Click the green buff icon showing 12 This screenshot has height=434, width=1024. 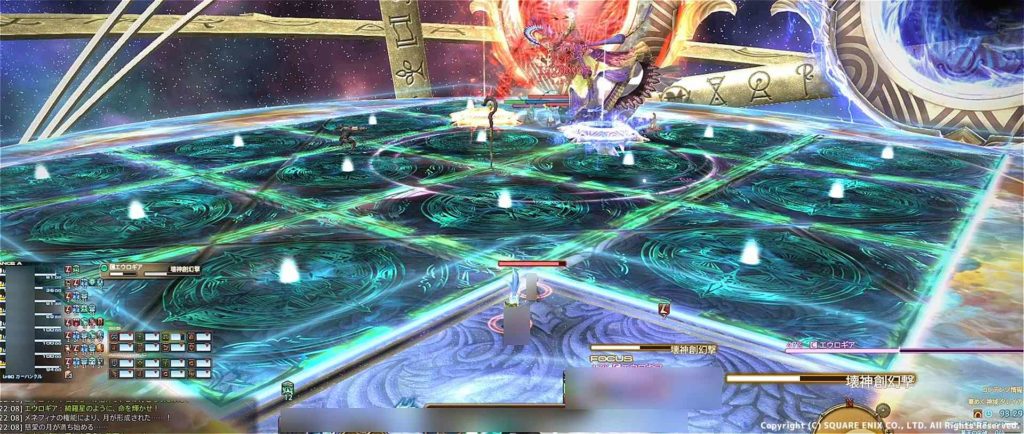tap(288, 390)
